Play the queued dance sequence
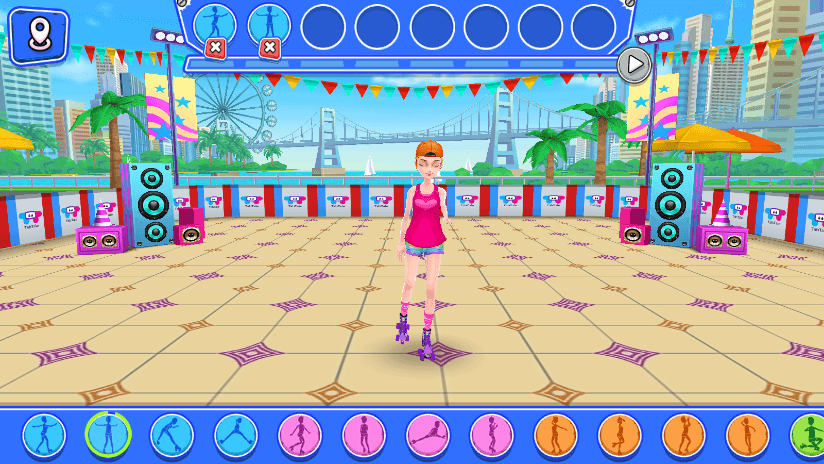The image size is (824, 464). (633, 65)
